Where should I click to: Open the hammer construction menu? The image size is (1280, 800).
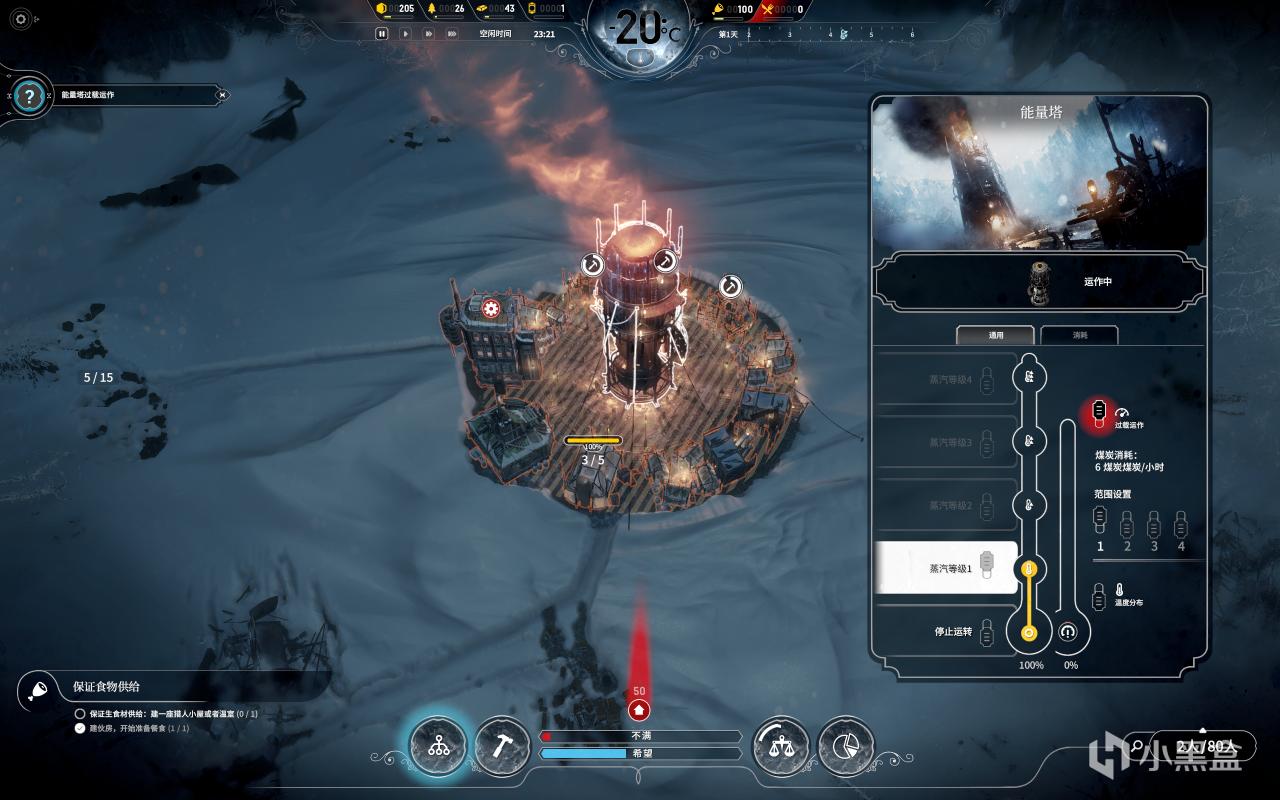tap(501, 746)
